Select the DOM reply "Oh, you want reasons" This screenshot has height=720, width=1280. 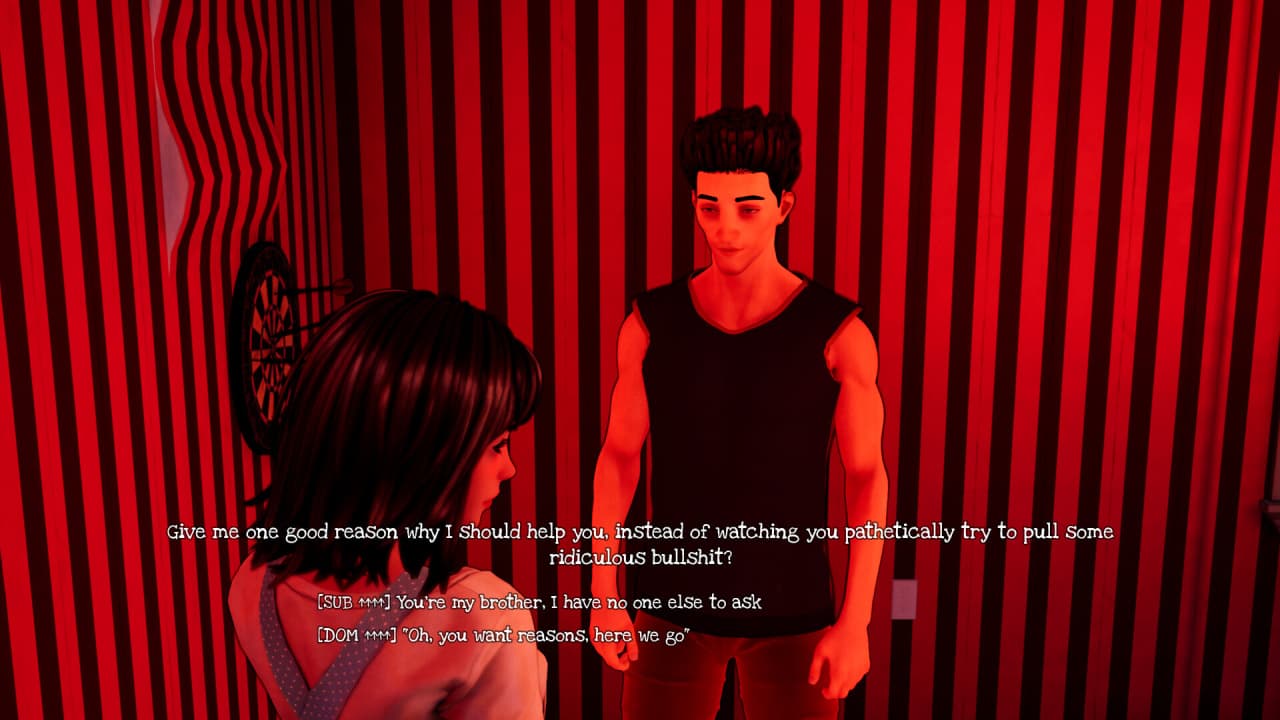click(503, 635)
